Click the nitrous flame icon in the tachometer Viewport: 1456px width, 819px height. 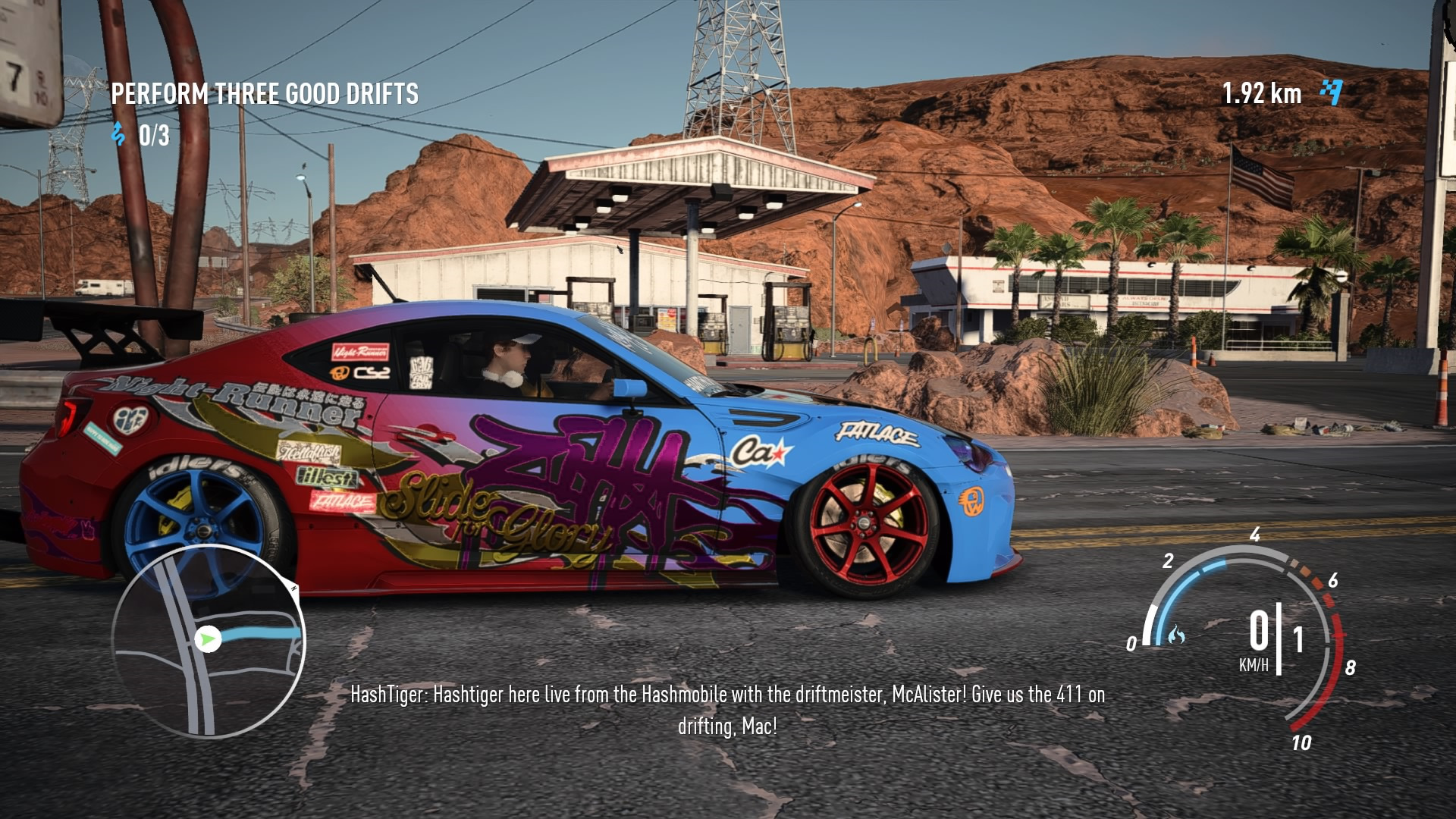tap(1176, 634)
